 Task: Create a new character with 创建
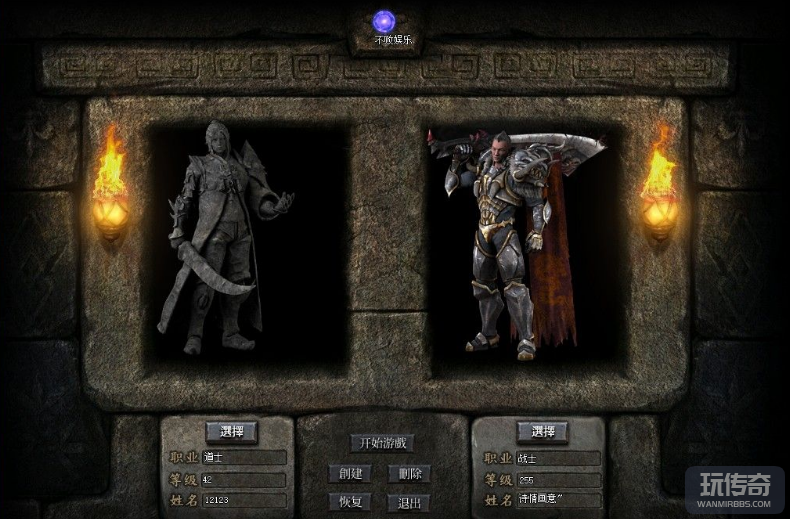pos(350,473)
